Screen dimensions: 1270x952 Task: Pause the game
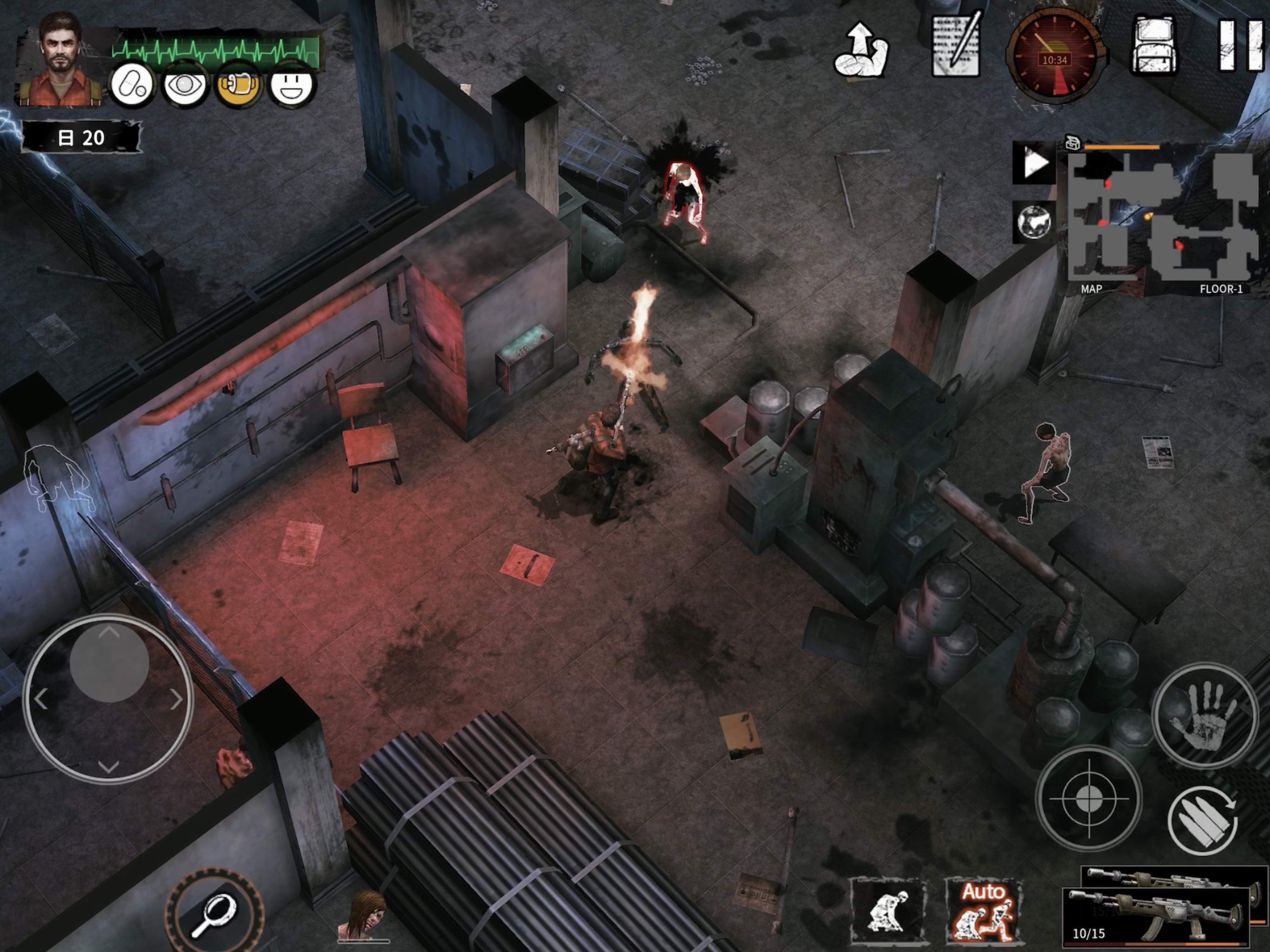1240,46
